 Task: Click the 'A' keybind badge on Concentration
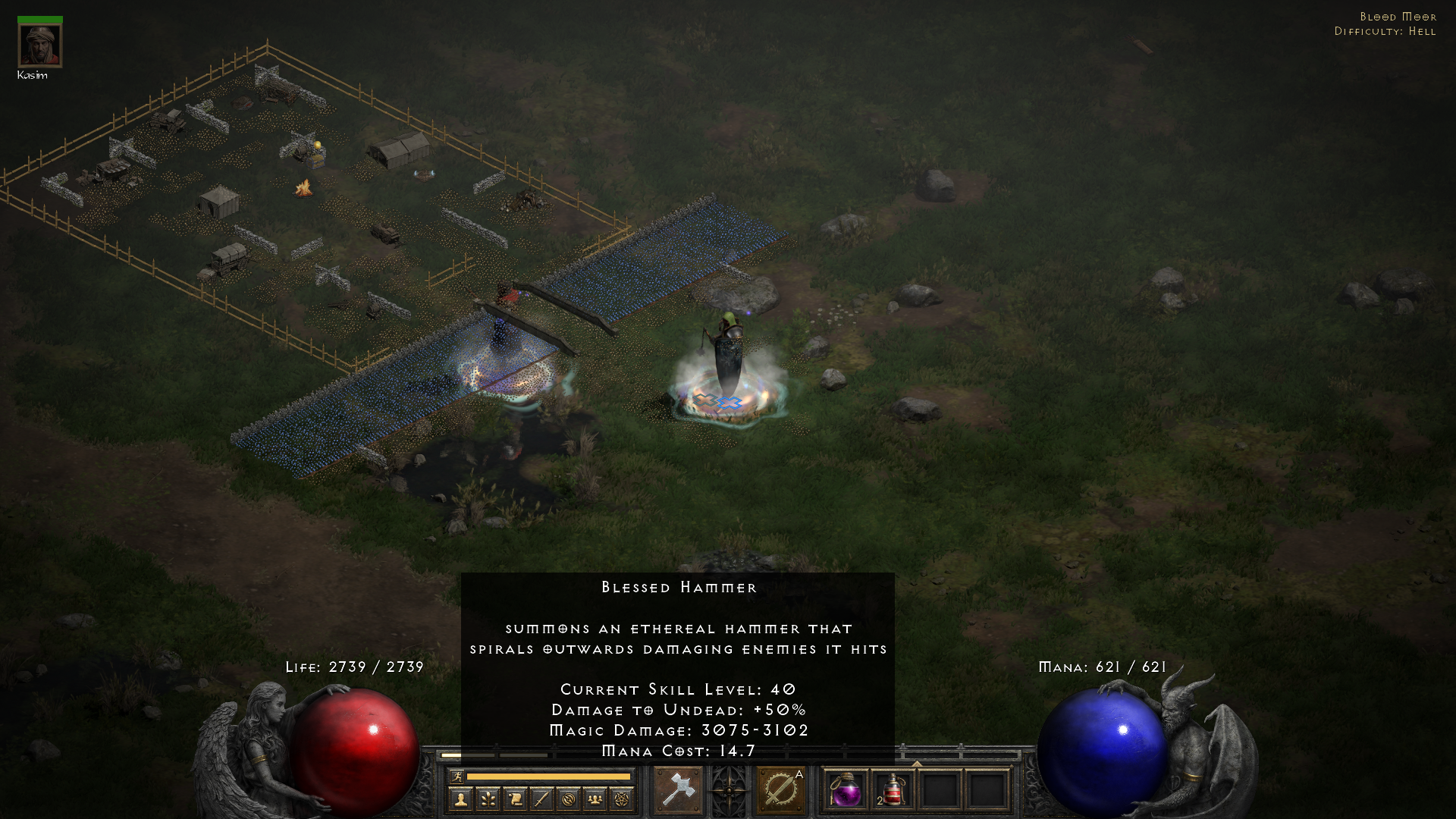pos(799,774)
